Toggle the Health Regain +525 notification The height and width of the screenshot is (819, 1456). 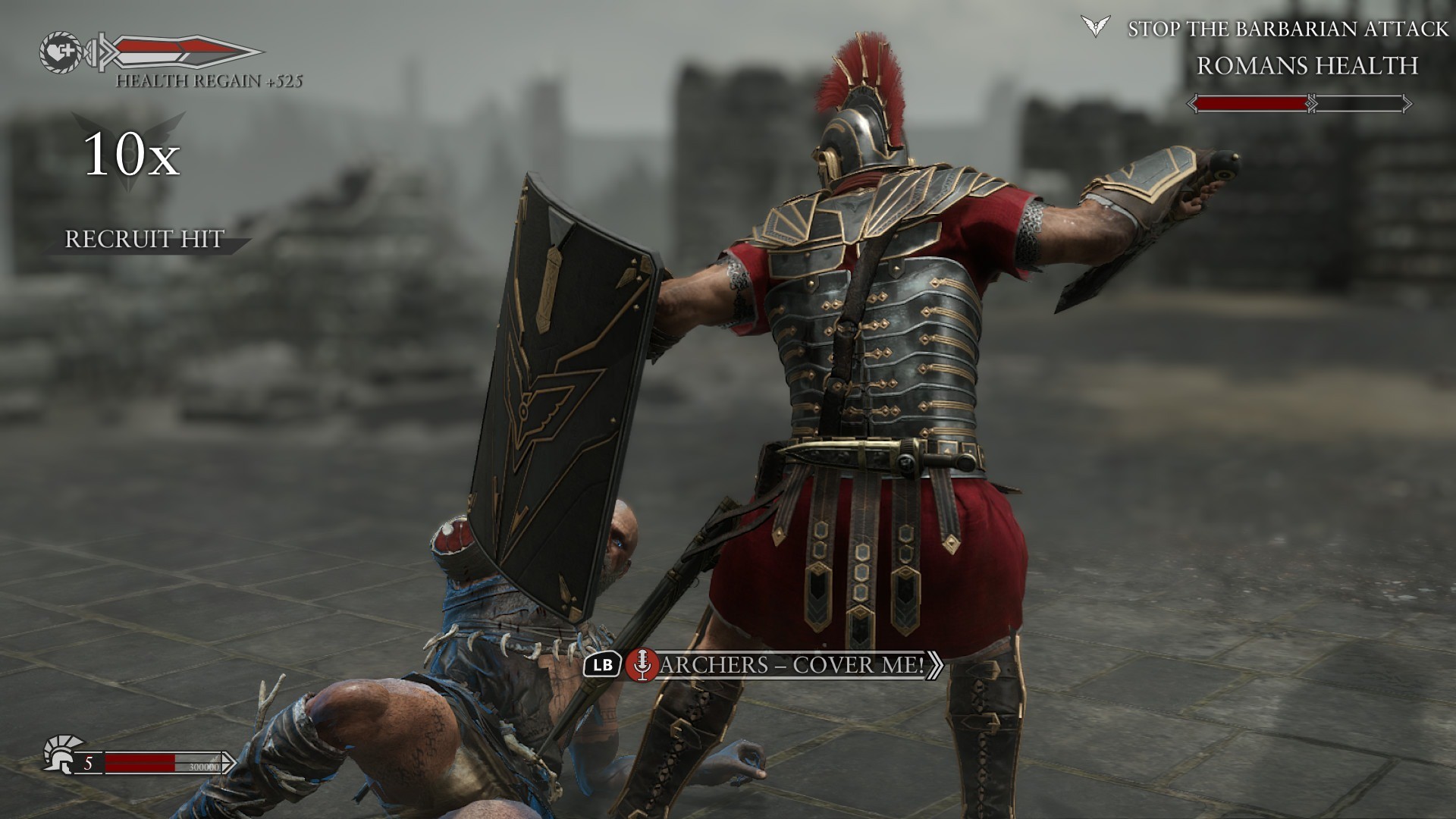click(210, 81)
